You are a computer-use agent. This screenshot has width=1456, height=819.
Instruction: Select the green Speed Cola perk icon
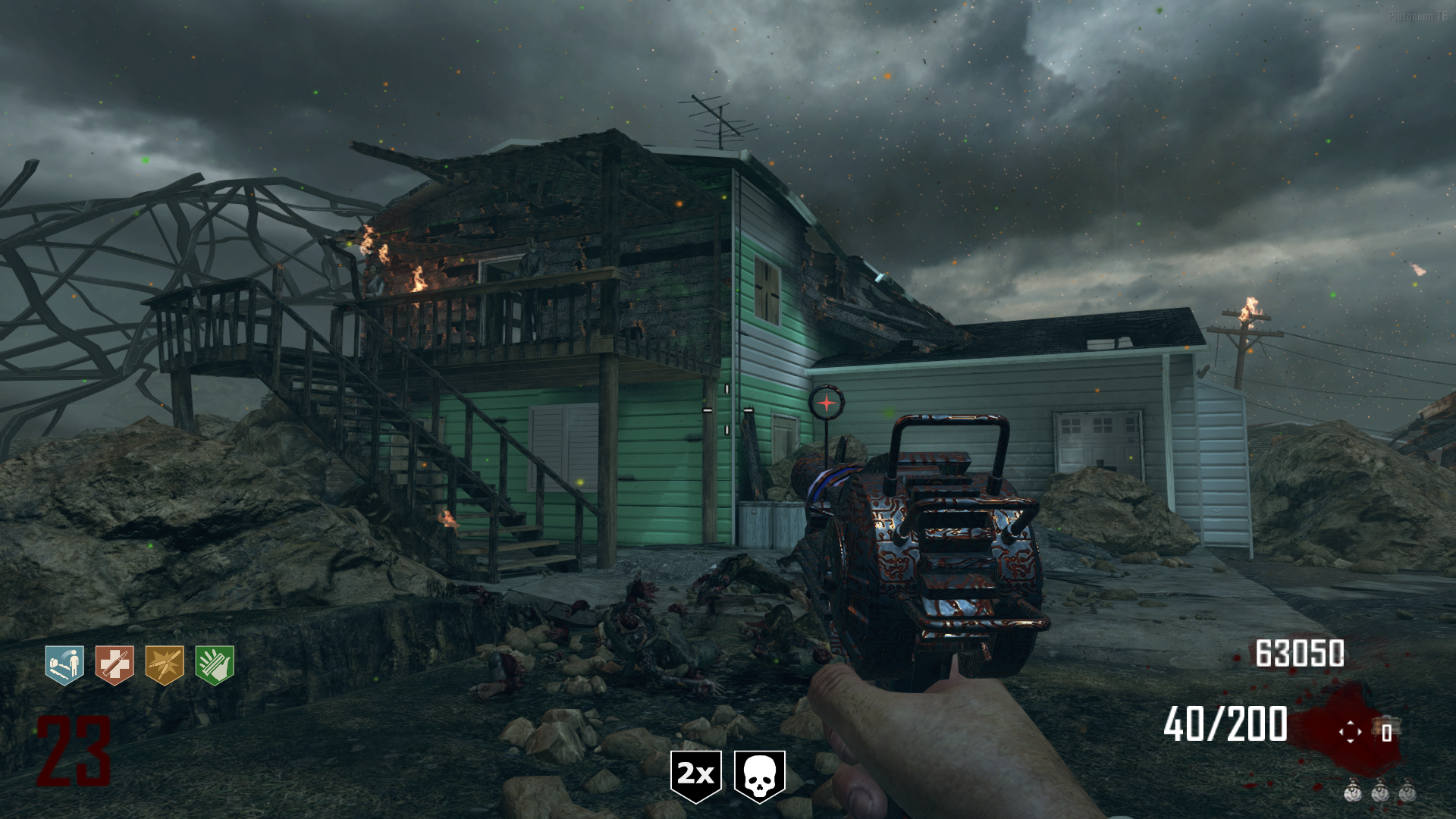coord(215,665)
